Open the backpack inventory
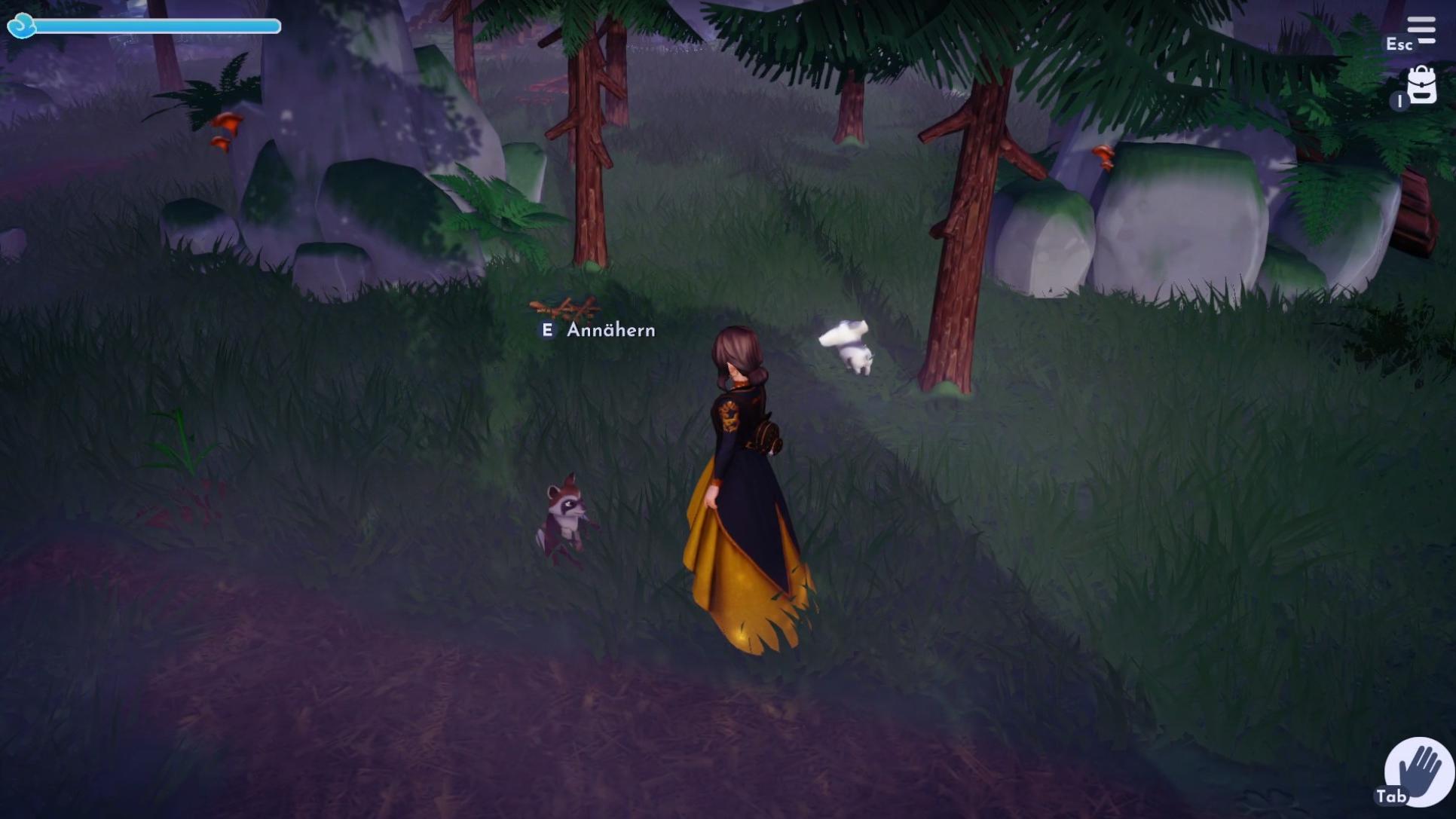The width and height of the screenshot is (1456, 819). coord(1421,85)
